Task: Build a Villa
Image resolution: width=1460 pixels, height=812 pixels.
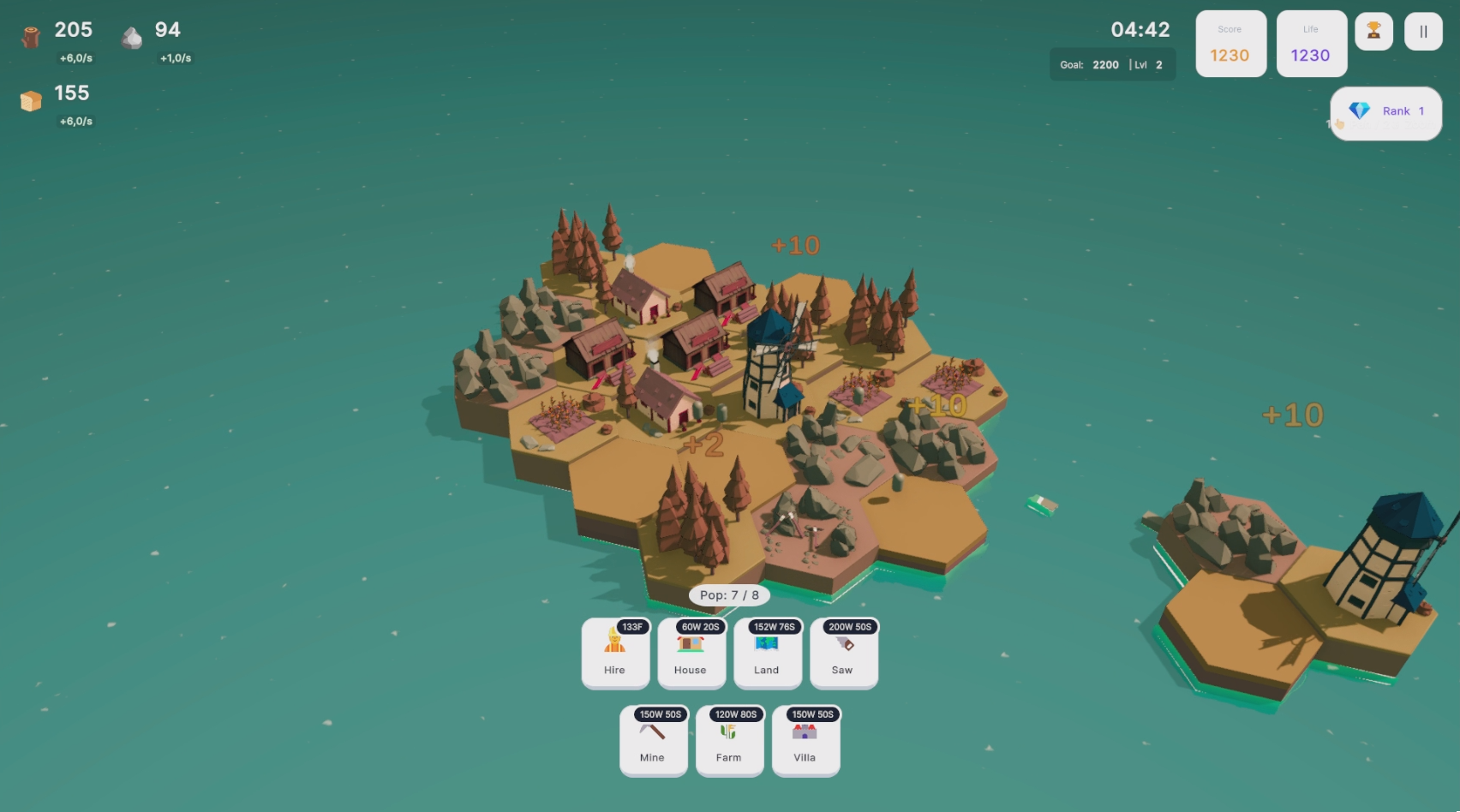Action: coord(805,741)
